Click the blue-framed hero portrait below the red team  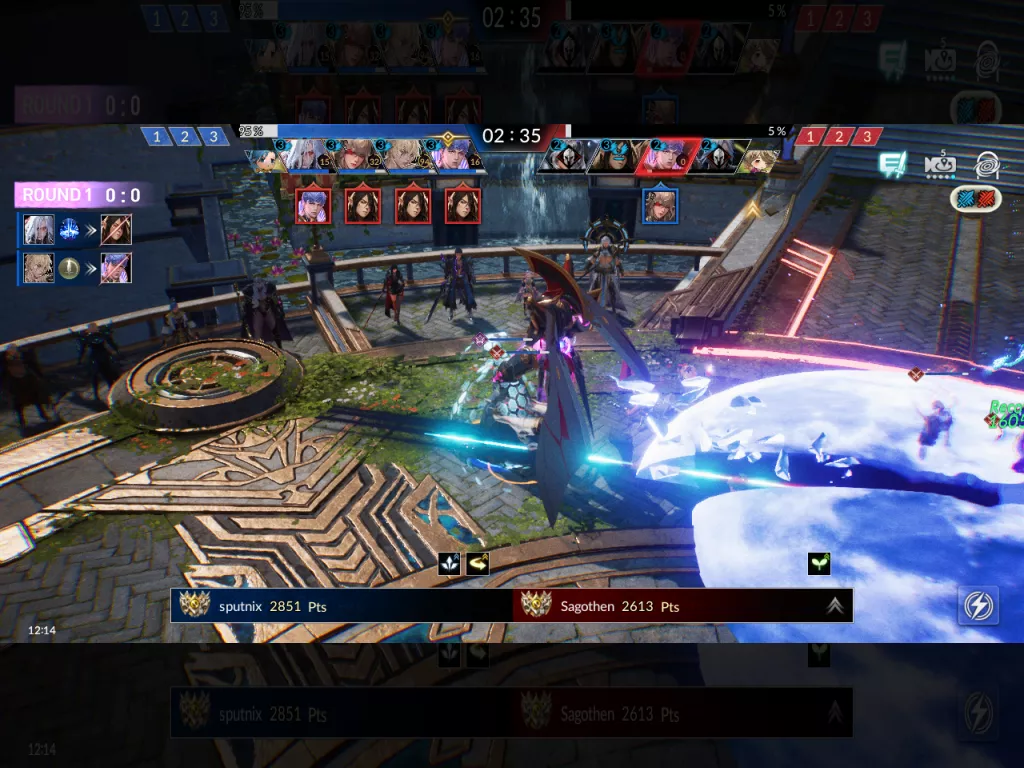[658, 206]
